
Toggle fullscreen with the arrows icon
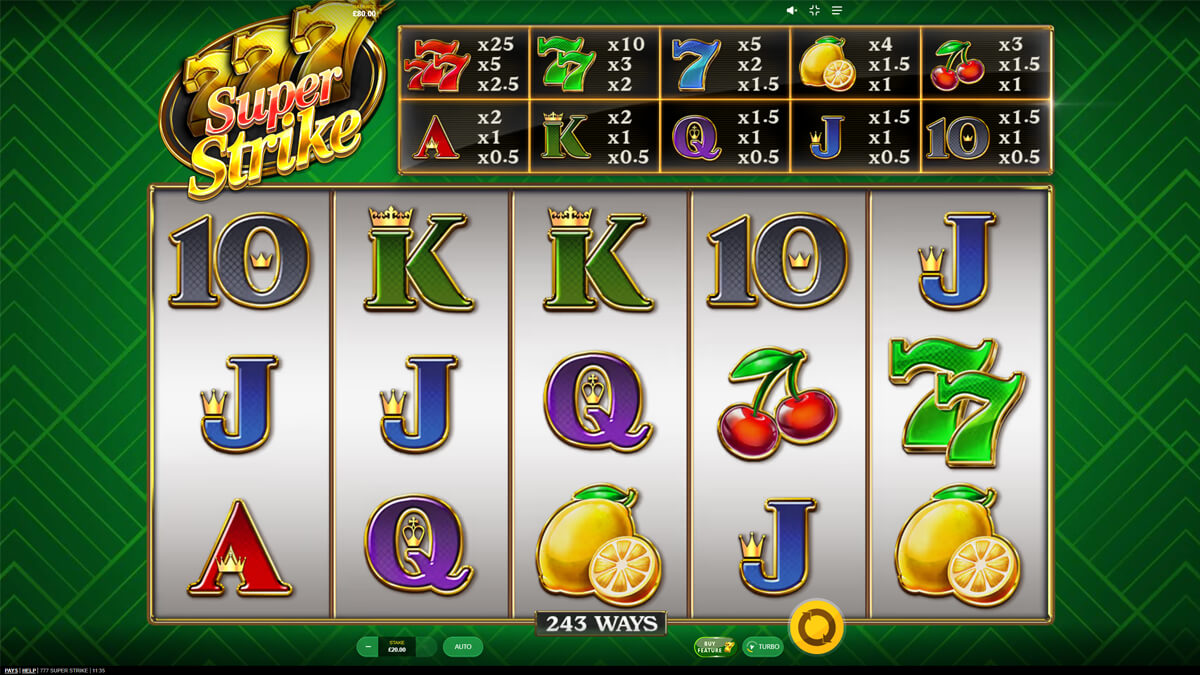pos(814,10)
